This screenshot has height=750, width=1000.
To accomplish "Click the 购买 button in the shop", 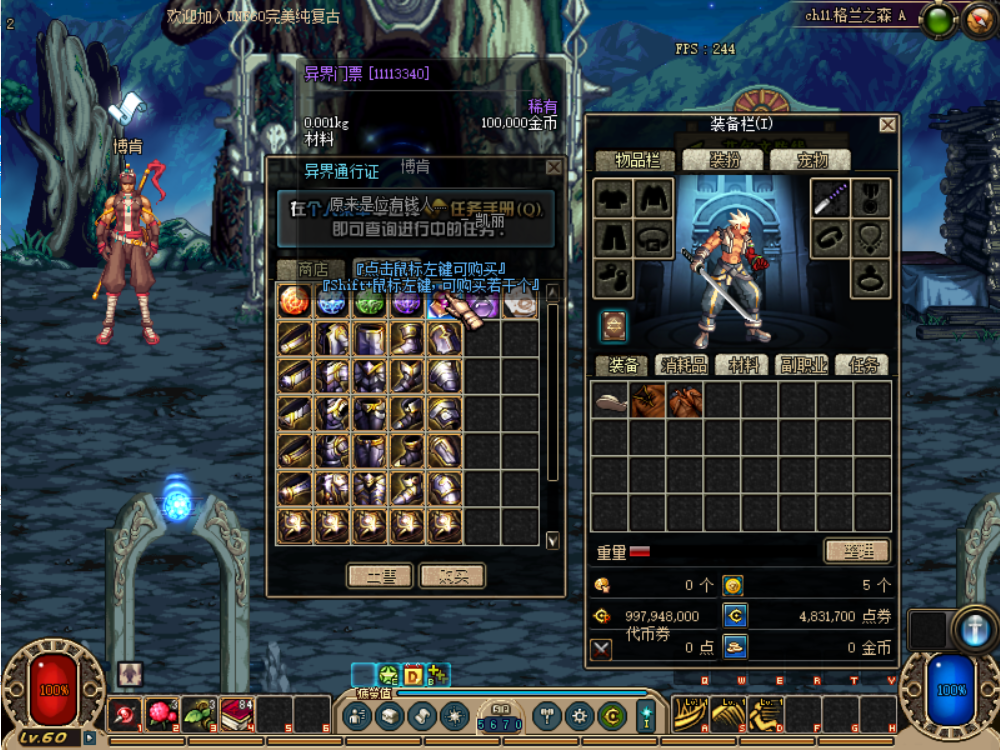I will tap(452, 575).
